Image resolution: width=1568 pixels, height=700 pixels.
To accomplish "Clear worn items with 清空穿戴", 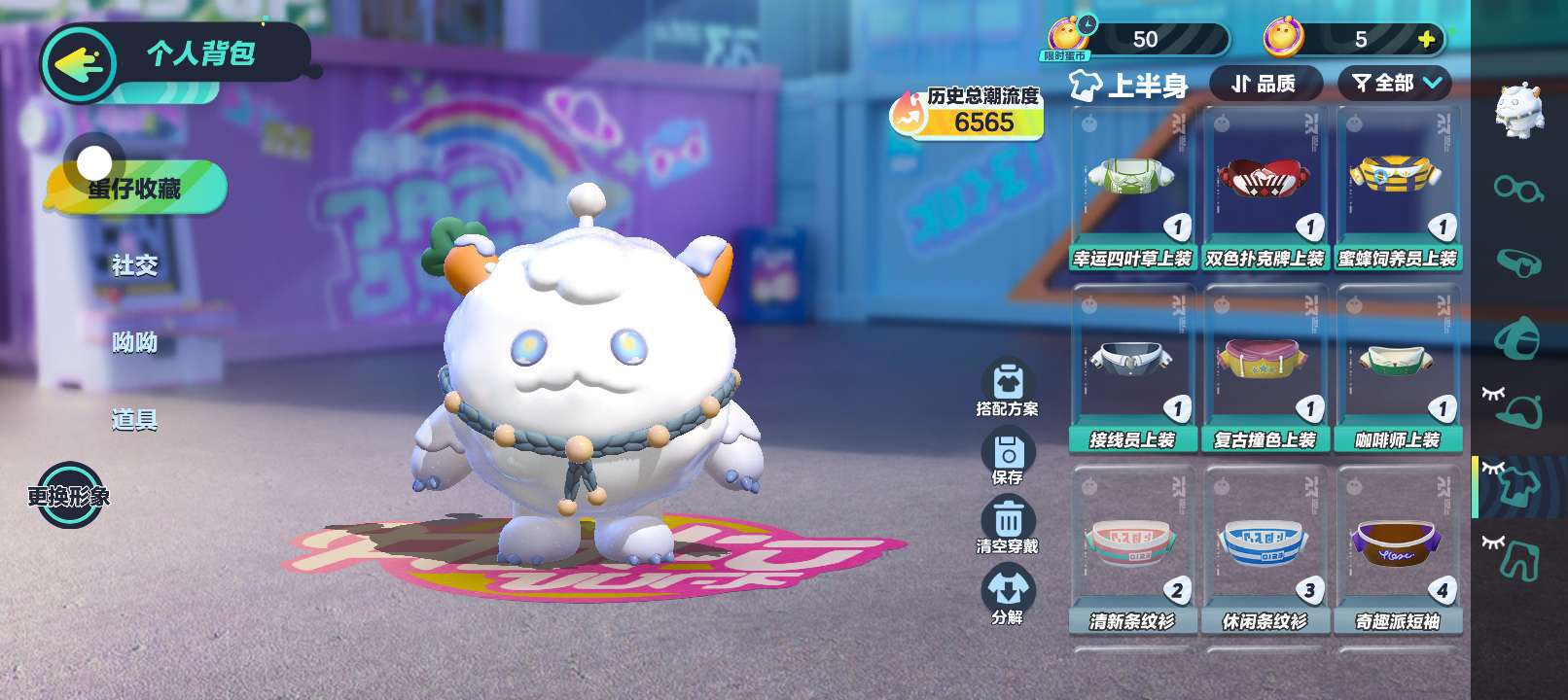I will [x=1008, y=526].
